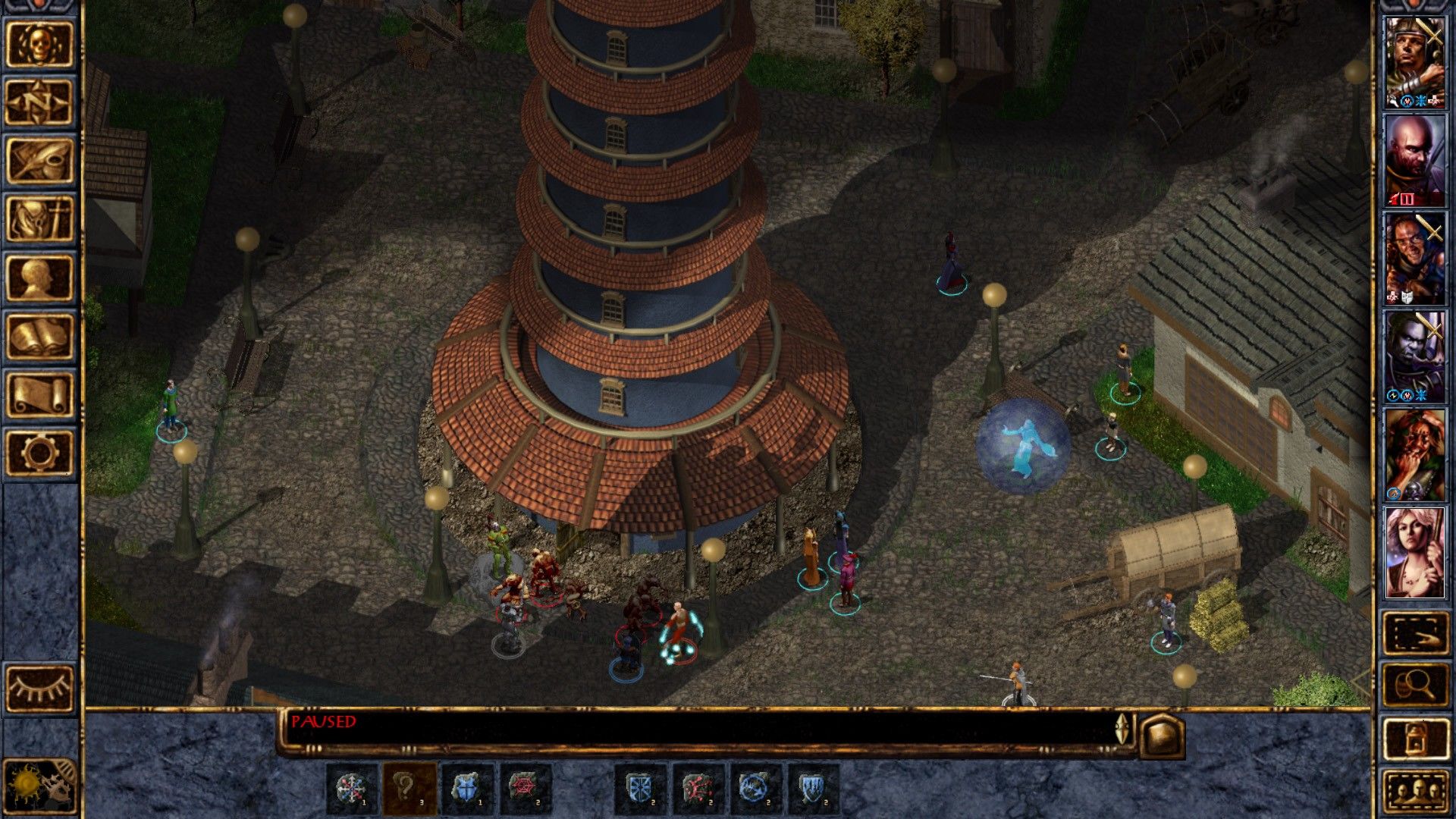Cast the blue snowflake arrows spell

click(x=352, y=788)
